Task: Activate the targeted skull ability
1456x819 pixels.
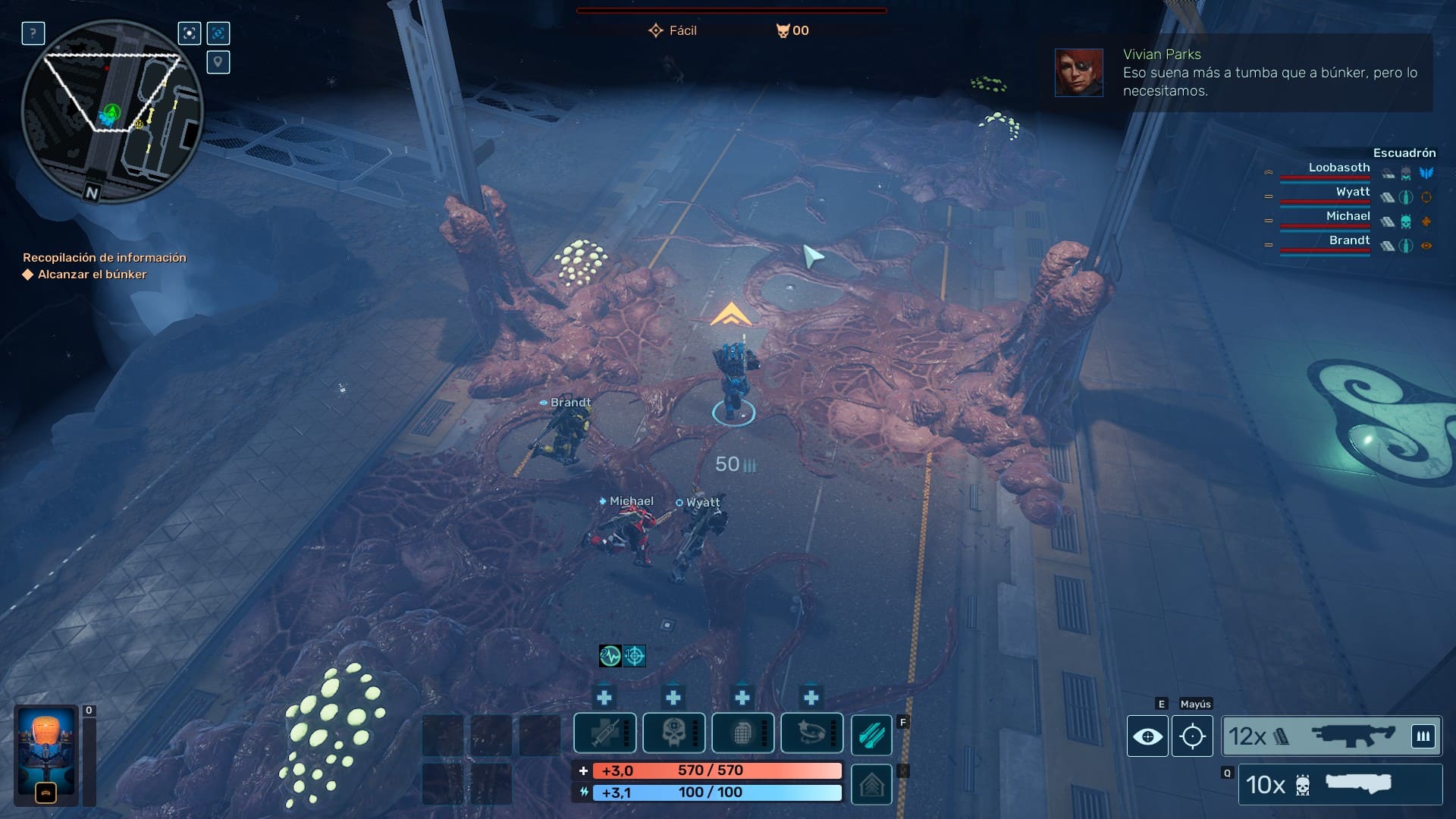Action: point(673,733)
